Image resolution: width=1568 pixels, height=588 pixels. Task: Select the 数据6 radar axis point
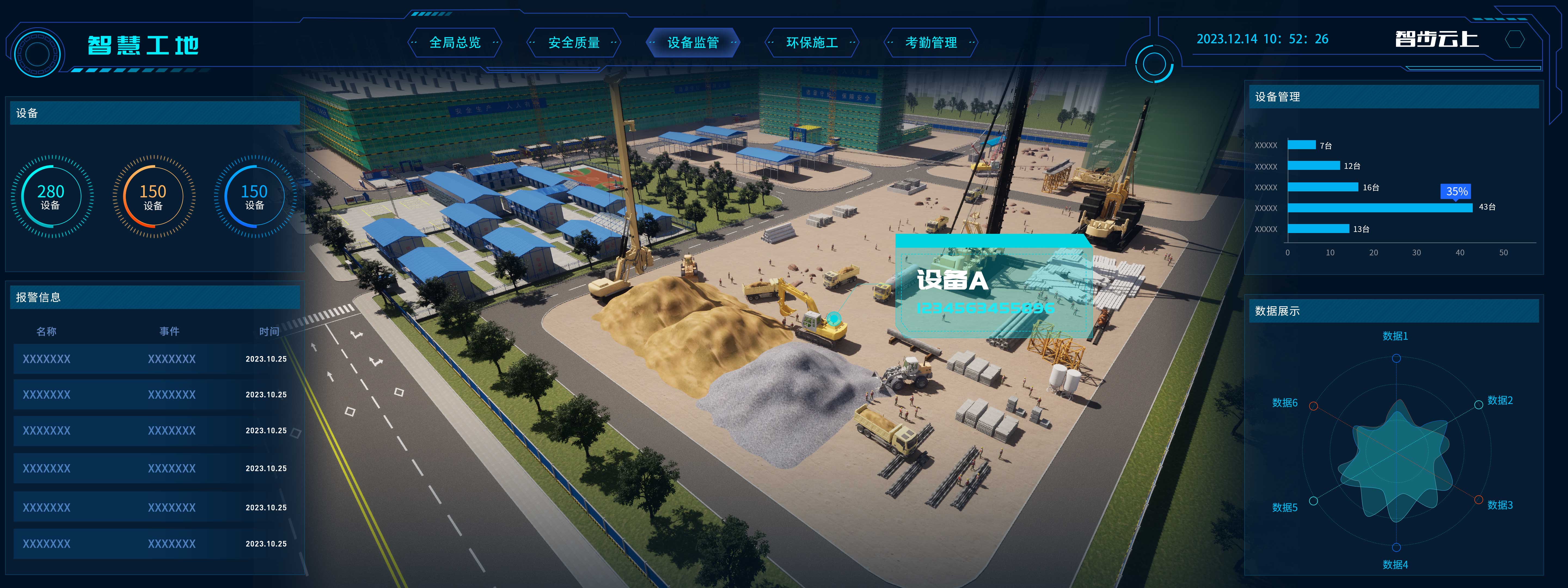coord(1313,406)
